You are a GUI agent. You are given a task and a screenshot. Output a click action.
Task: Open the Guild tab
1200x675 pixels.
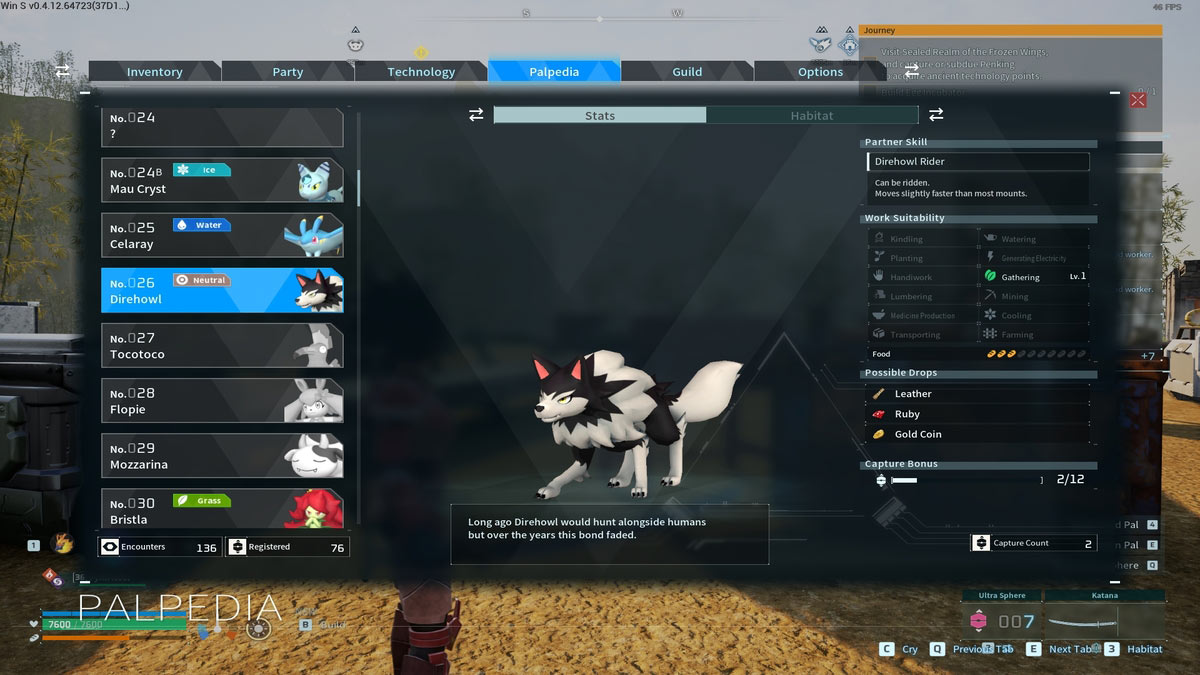[687, 72]
